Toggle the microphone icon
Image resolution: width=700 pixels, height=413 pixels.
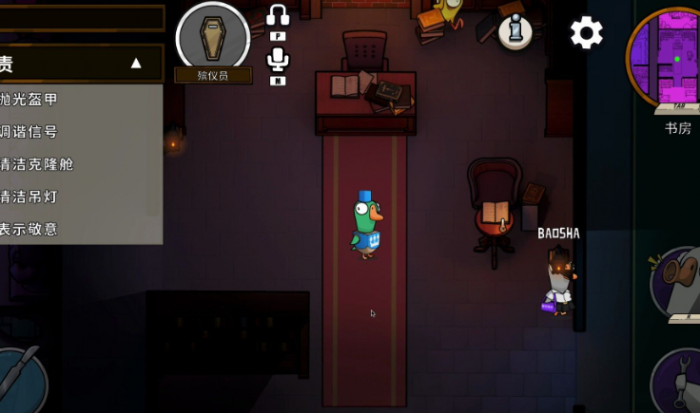(x=278, y=62)
